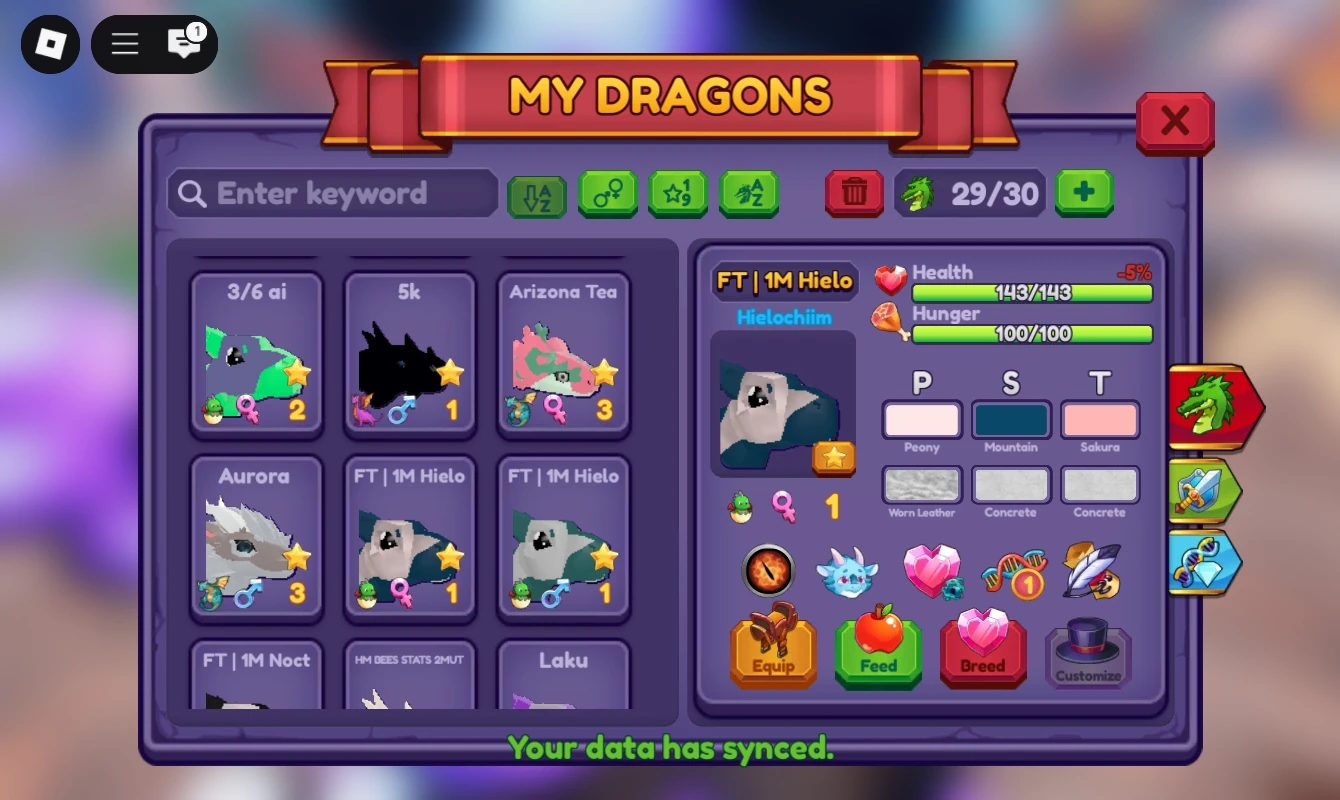Image resolution: width=1340 pixels, height=800 pixels.
Task: Open the DNA mutation indicator
Action: pos(1015,571)
